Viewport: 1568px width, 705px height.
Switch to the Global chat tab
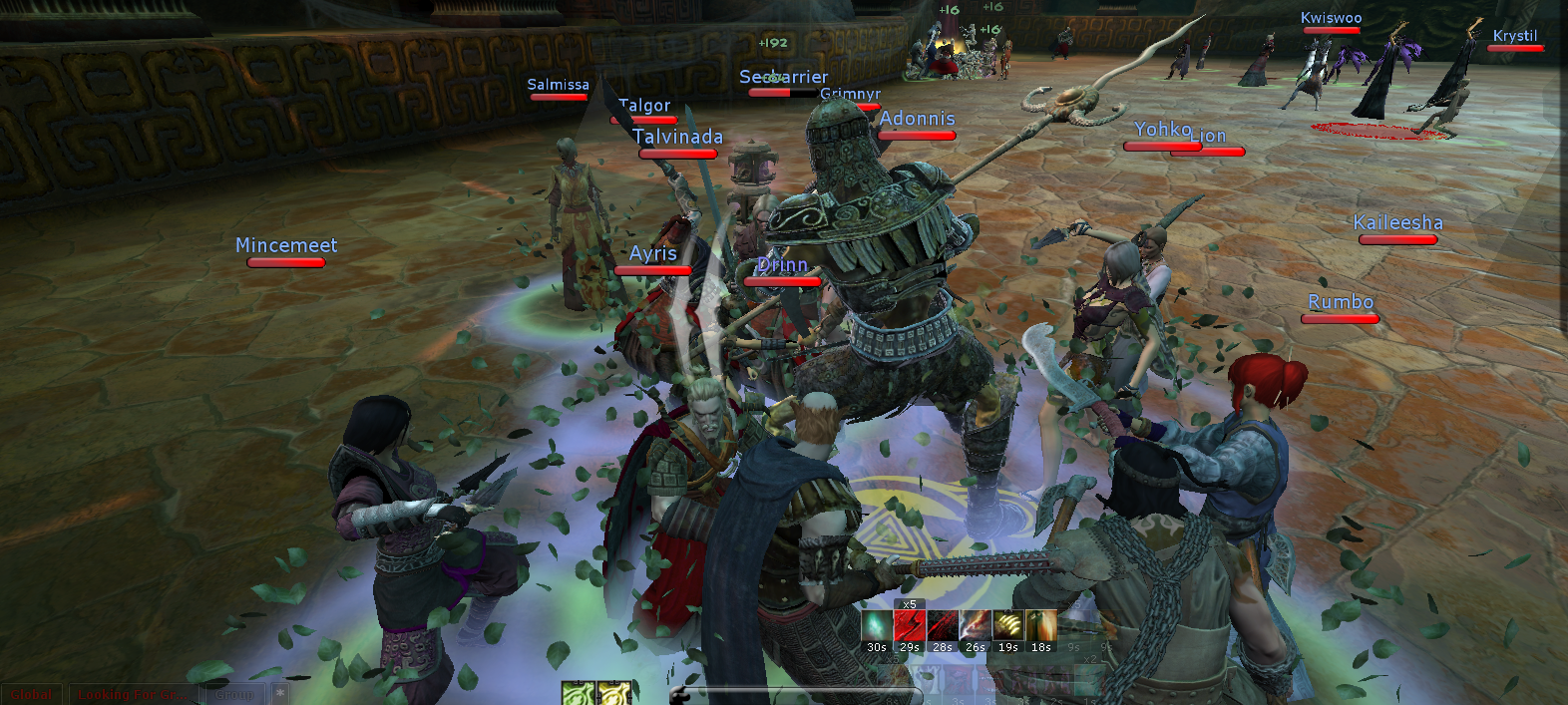pyautogui.click(x=32, y=694)
